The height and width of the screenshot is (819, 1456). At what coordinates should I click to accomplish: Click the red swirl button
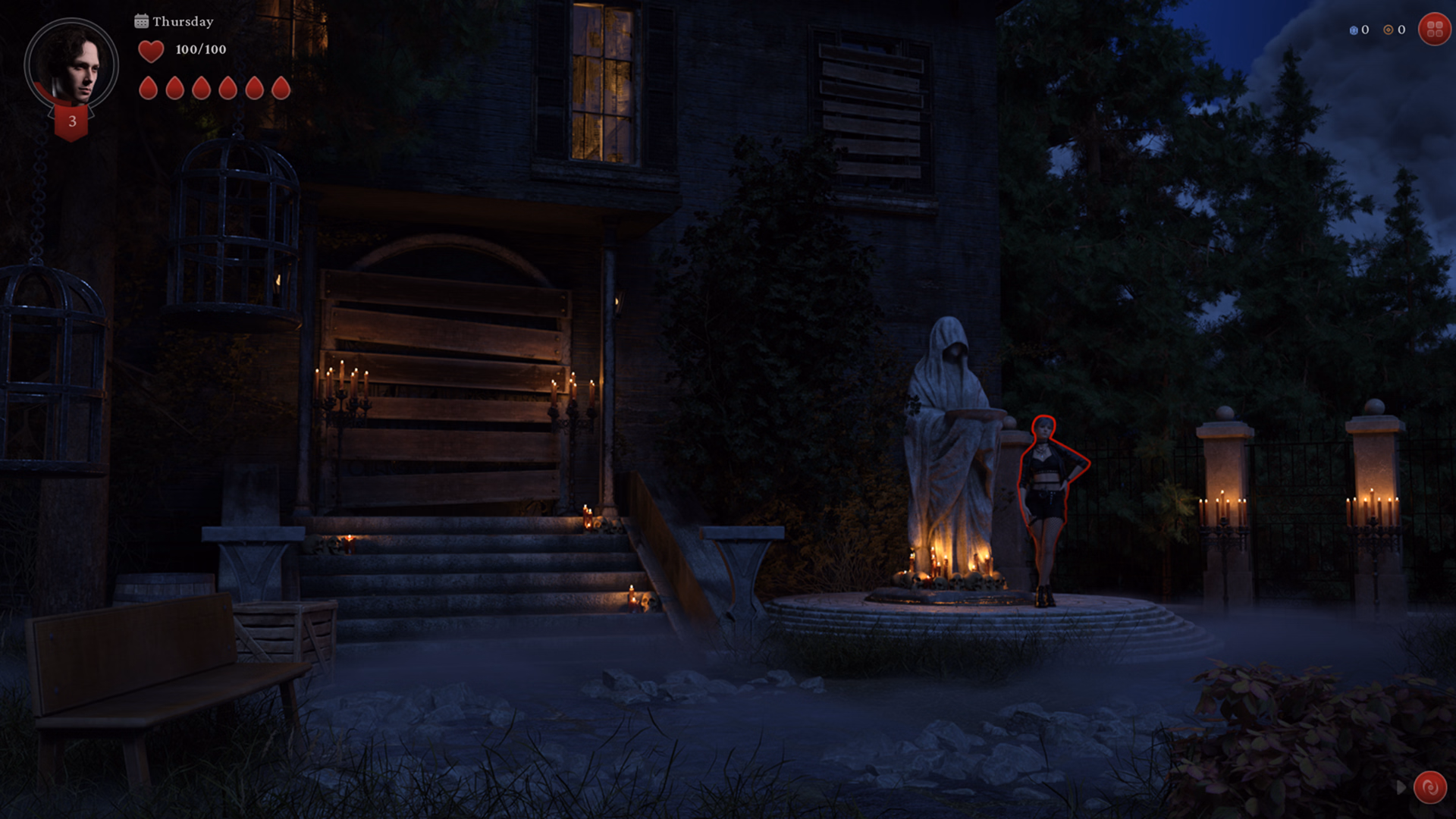click(1429, 788)
